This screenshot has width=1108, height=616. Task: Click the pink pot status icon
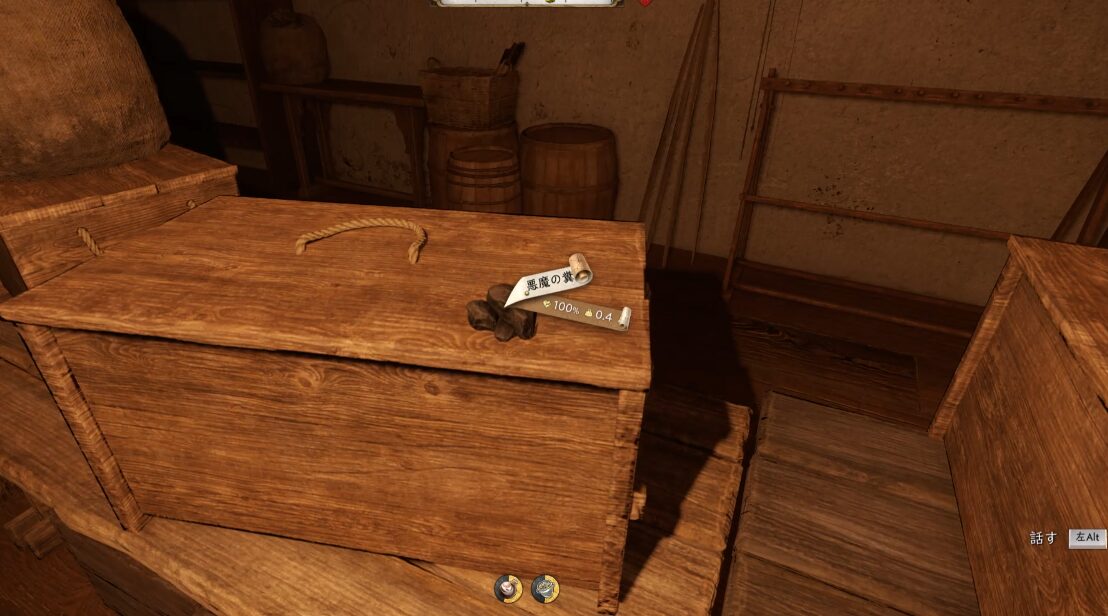[x=508, y=588]
